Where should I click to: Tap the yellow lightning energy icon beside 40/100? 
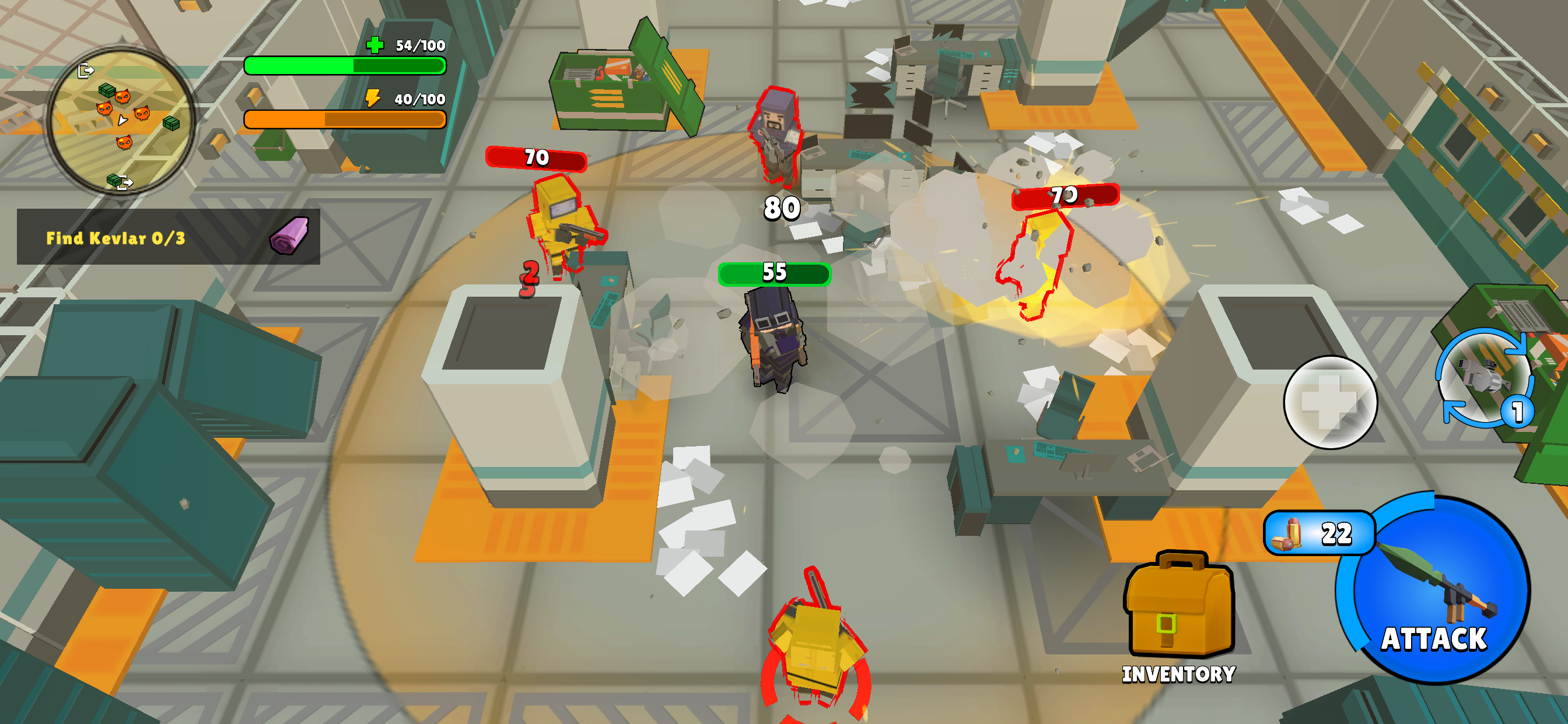[372, 97]
